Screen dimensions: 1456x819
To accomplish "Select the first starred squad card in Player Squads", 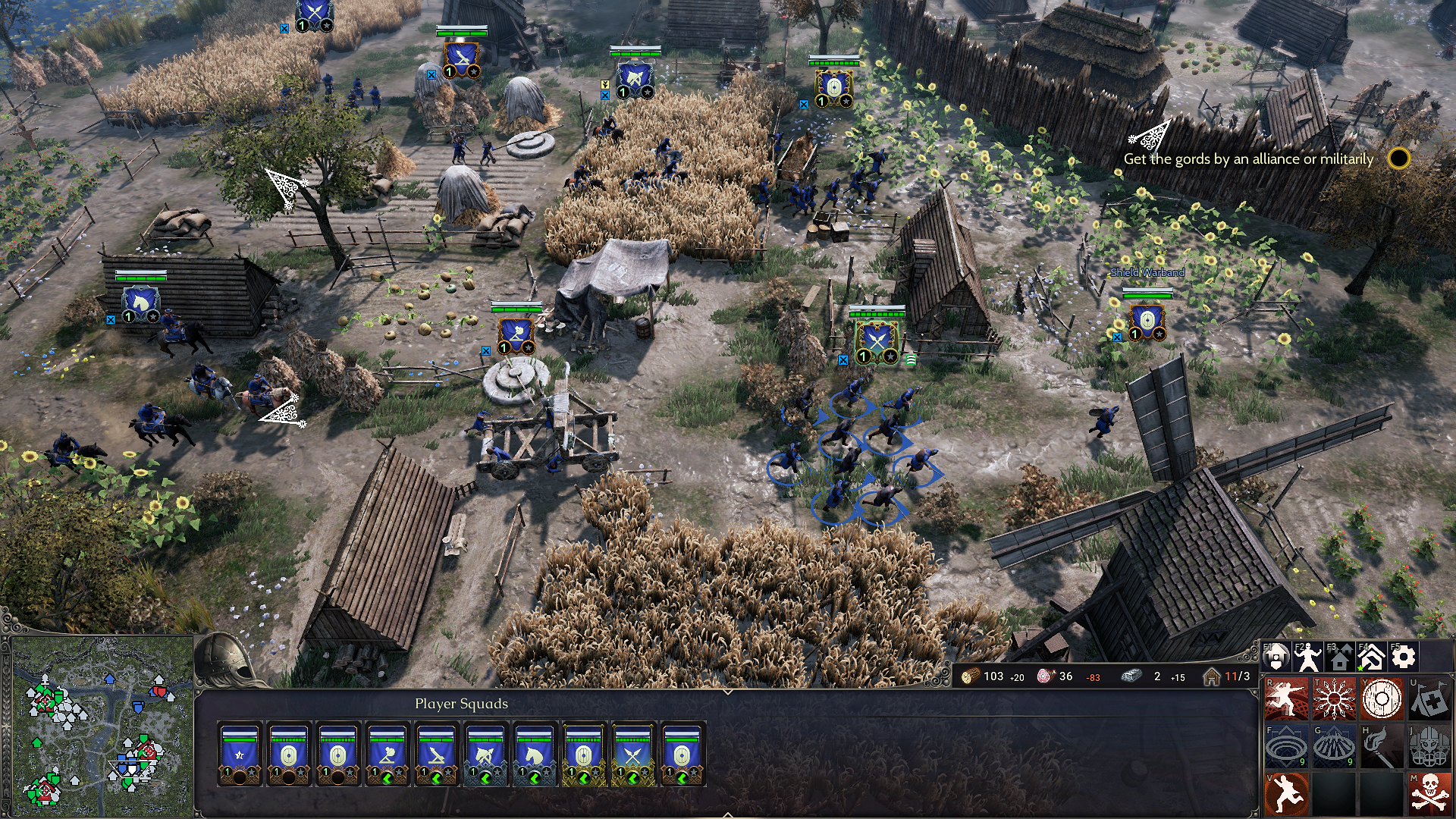I will pos(239,754).
